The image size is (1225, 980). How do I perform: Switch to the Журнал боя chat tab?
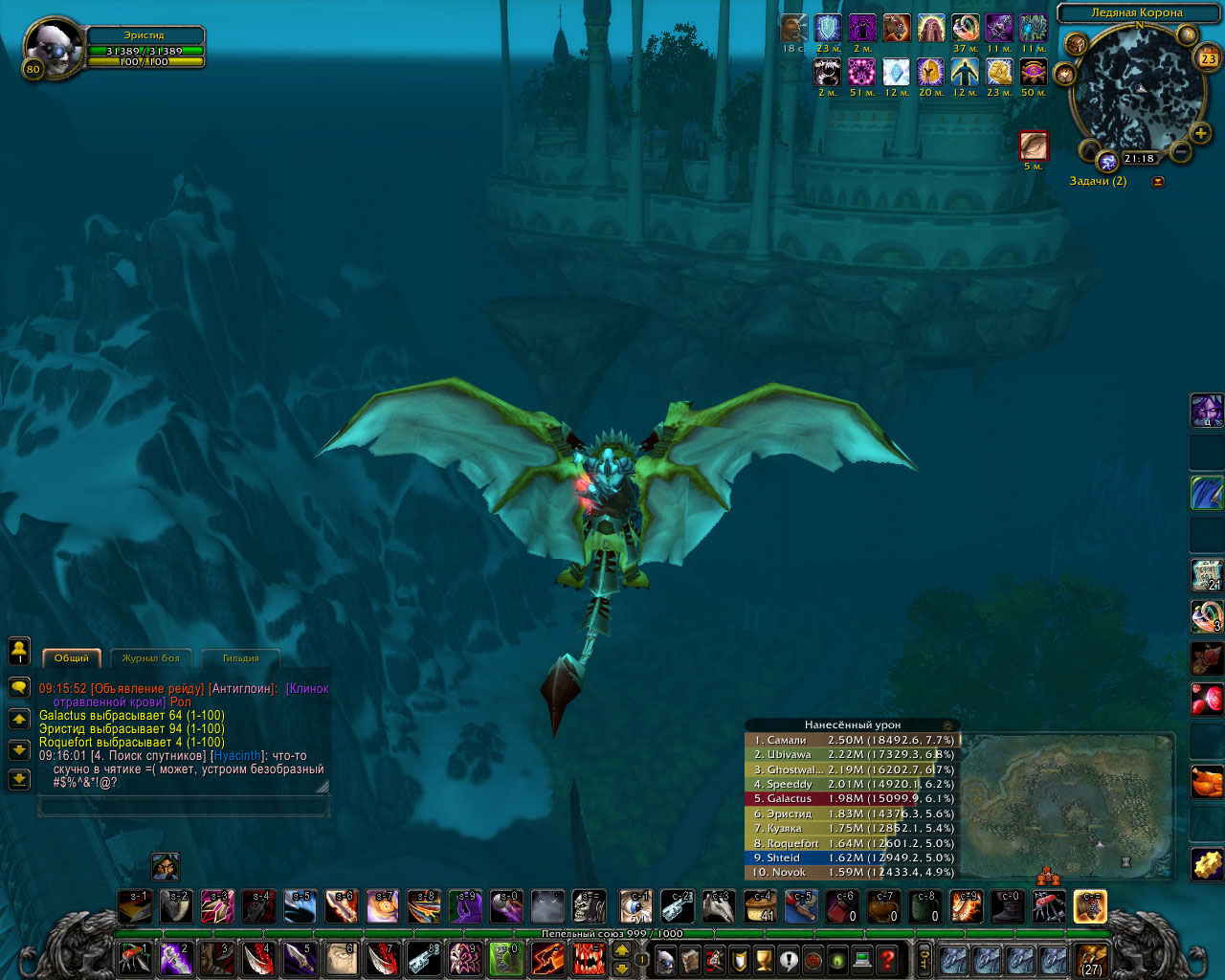[151, 658]
